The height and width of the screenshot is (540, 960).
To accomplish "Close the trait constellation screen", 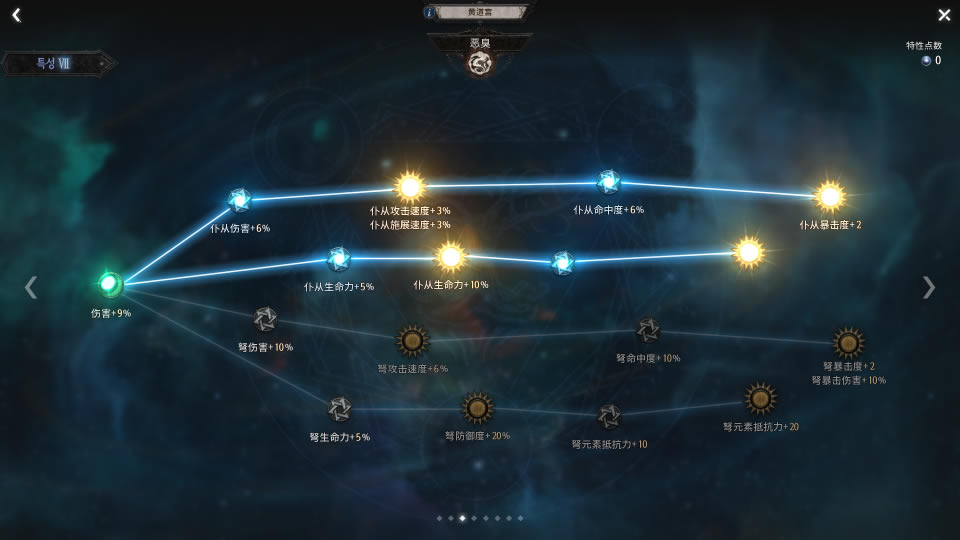I will point(944,15).
